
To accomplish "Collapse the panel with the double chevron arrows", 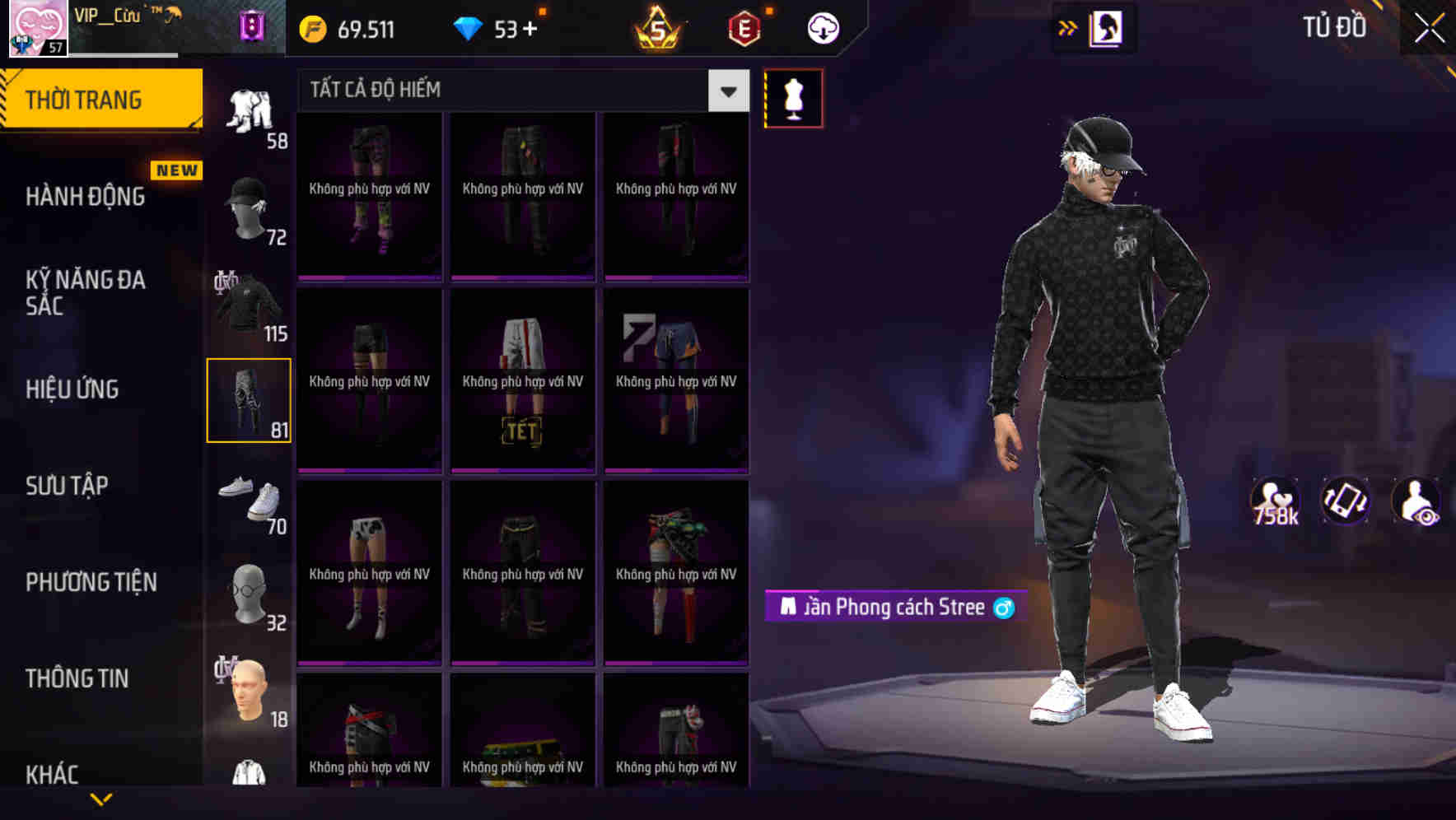I will (x=1066, y=27).
